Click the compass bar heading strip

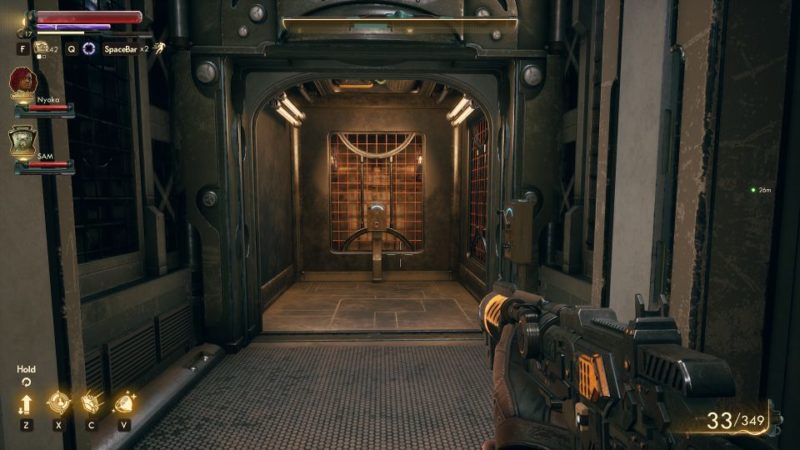pos(399,22)
